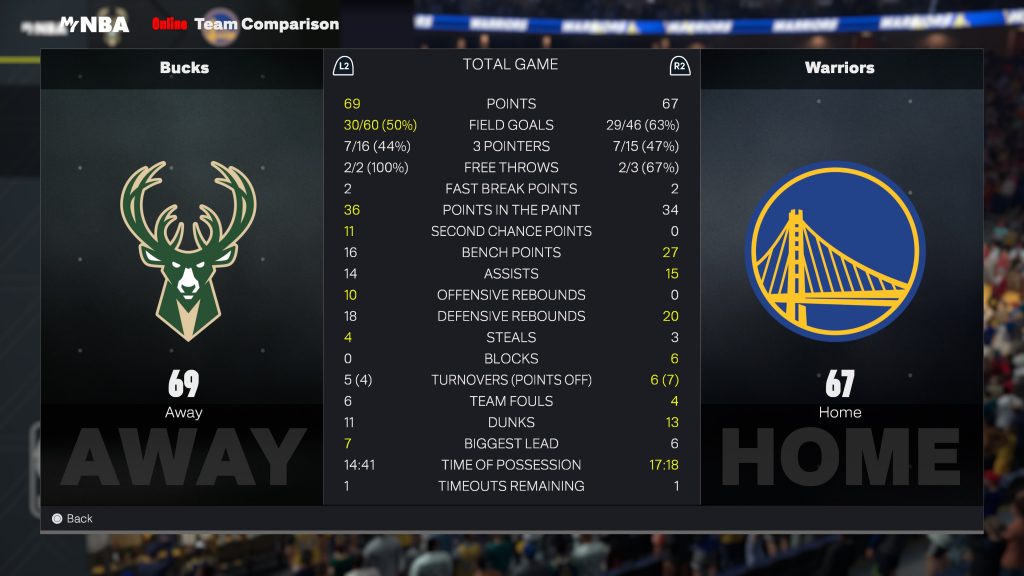The height and width of the screenshot is (576, 1024).
Task: Go back using the Back option
Action: tap(72, 518)
